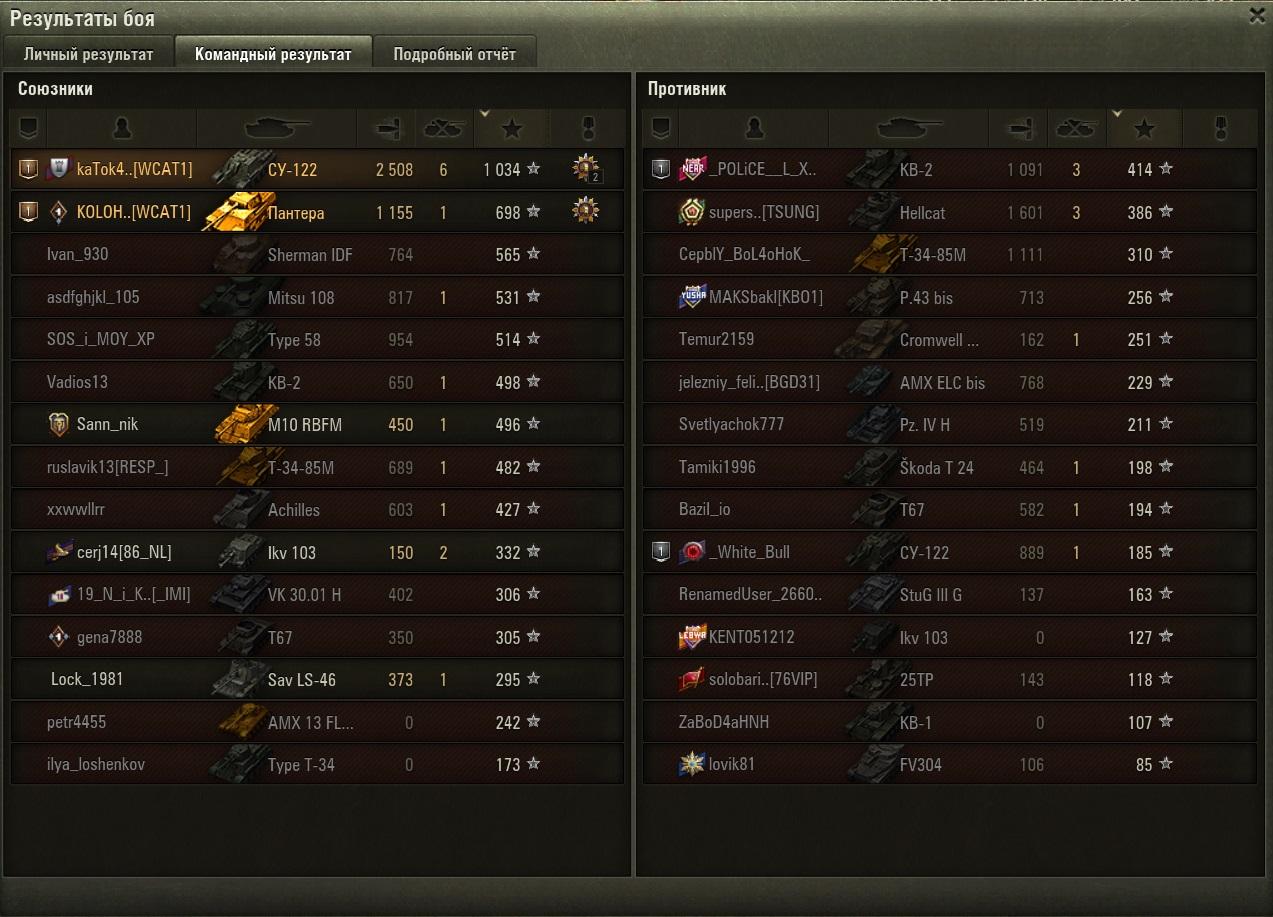The height and width of the screenshot is (917, 1273).
Task: Open the Подробный отчёт tab
Action: click(x=454, y=54)
